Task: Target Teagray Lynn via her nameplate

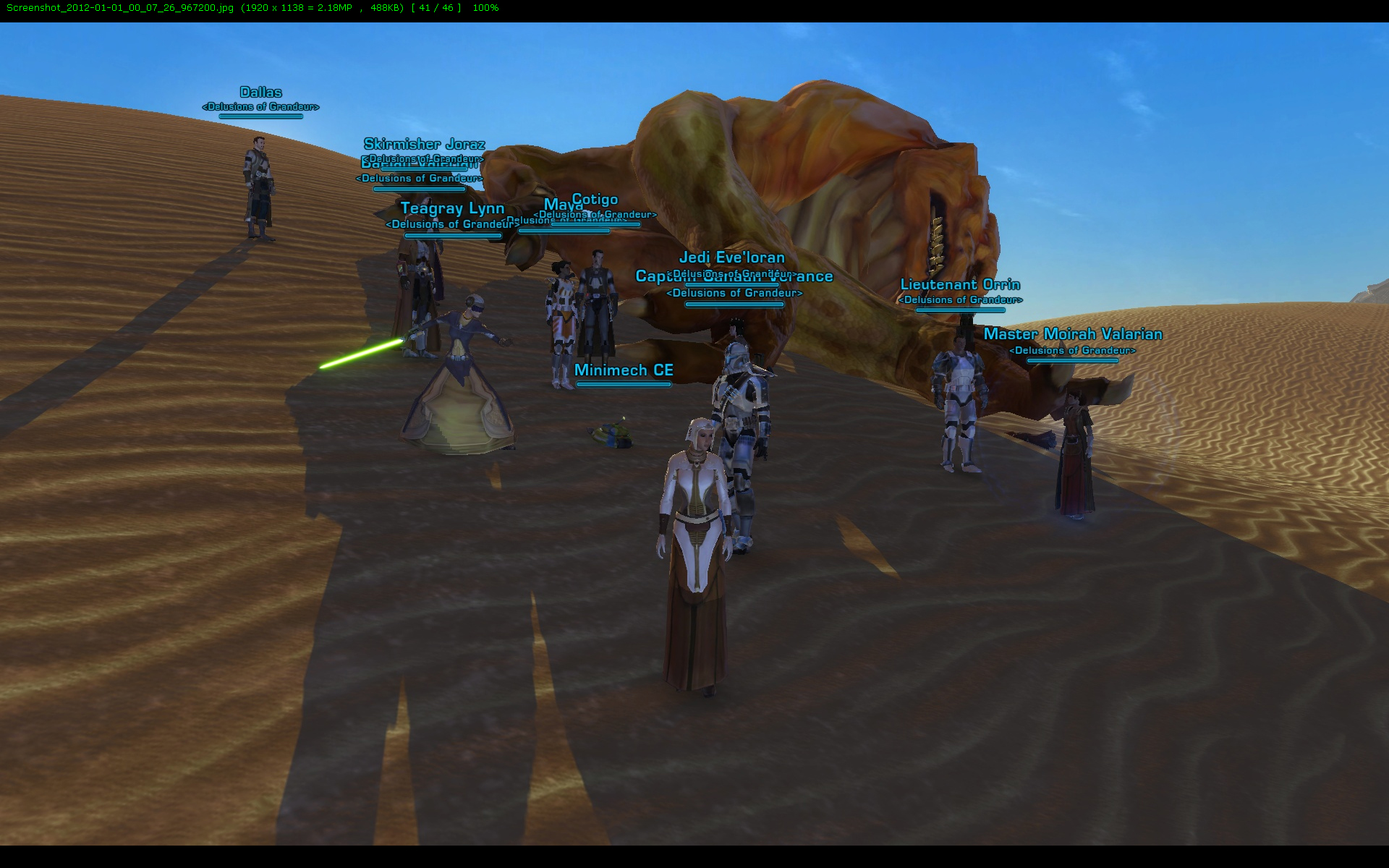Action: coord(452,209)
